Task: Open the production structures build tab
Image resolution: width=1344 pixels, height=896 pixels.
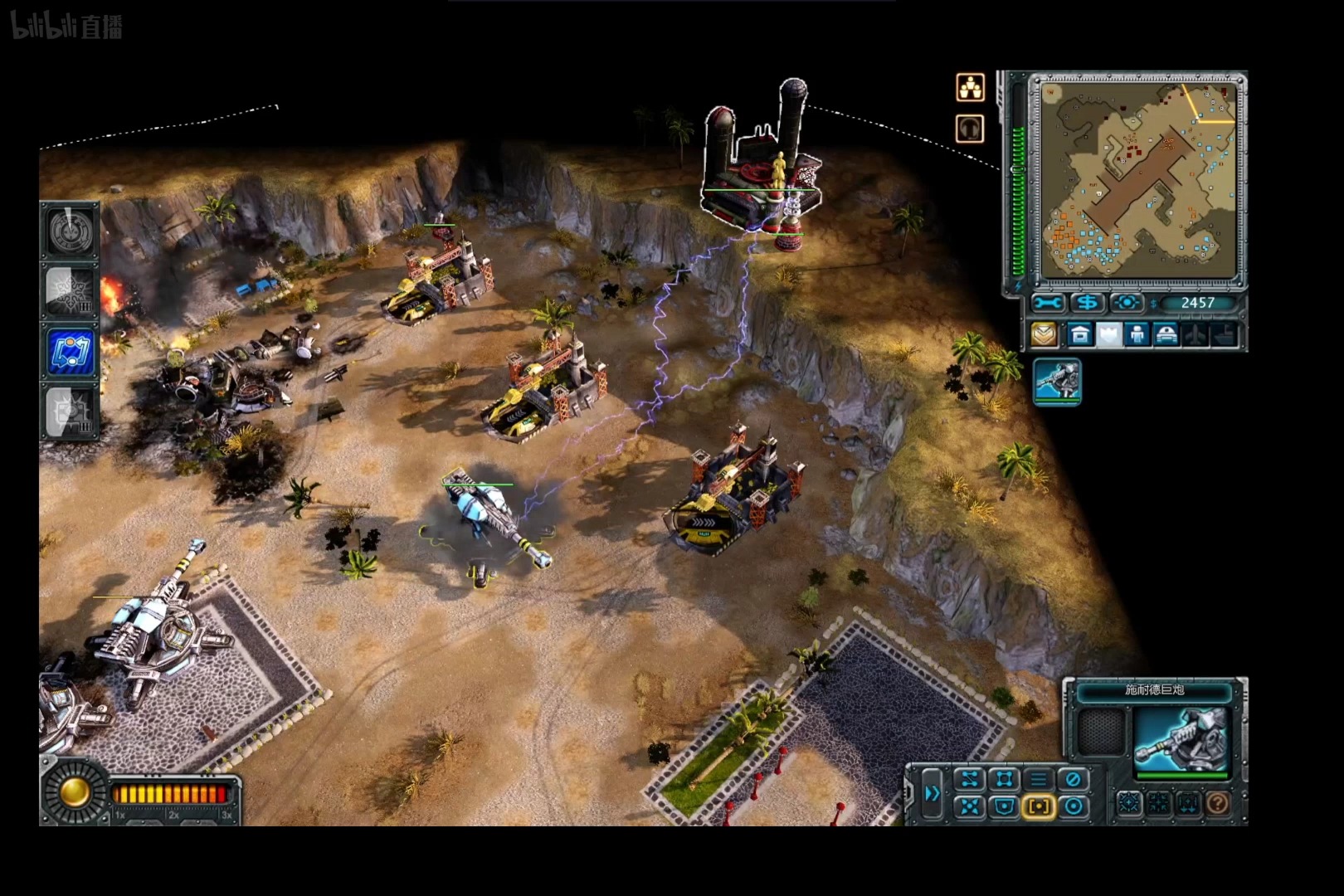Action: 1079,334
